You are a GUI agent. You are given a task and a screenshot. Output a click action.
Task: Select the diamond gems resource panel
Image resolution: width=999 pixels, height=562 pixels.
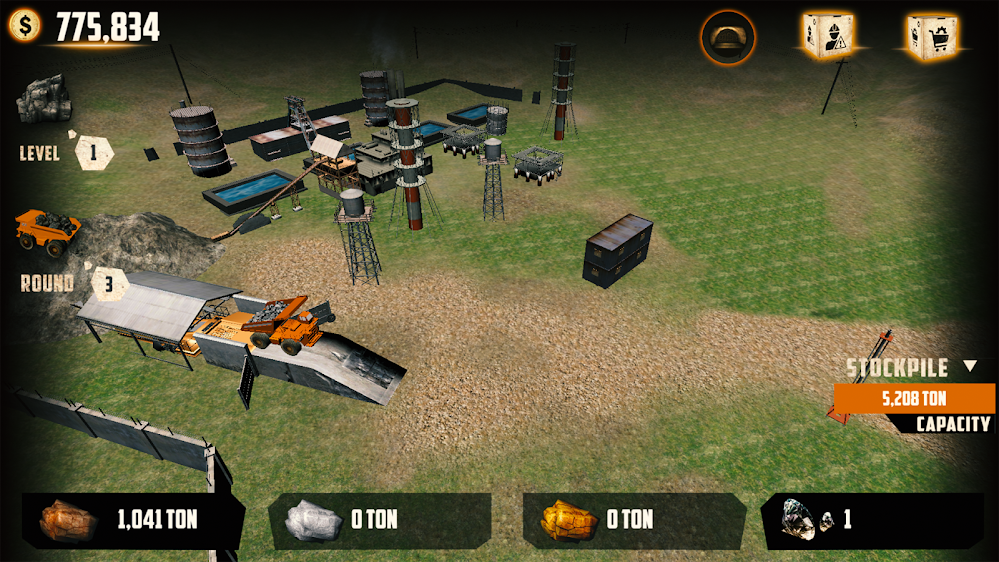click(x=872, y=520)
